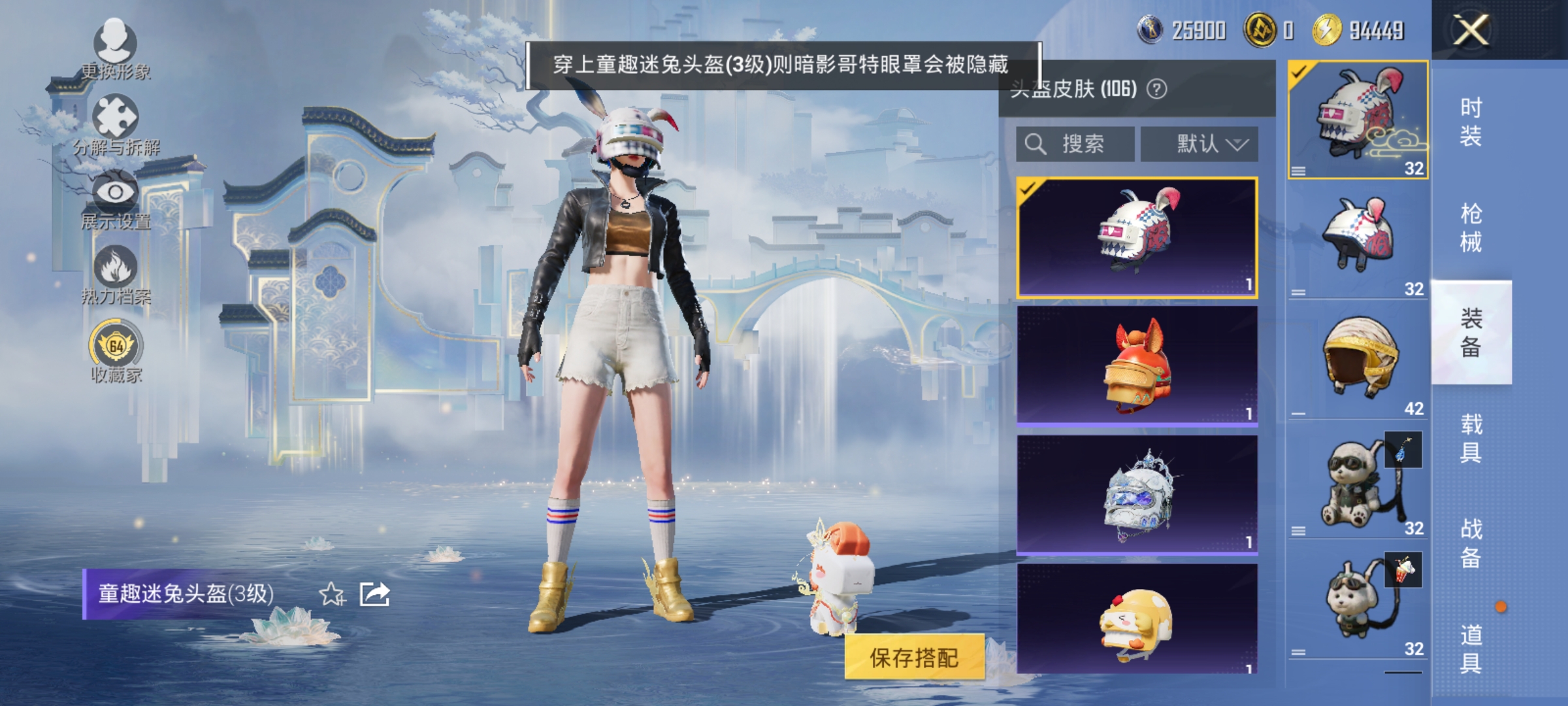Screen dimensions: 1568x706
Task: Open the 头盔皮肤 help question mark
Action: (1156, 89)
